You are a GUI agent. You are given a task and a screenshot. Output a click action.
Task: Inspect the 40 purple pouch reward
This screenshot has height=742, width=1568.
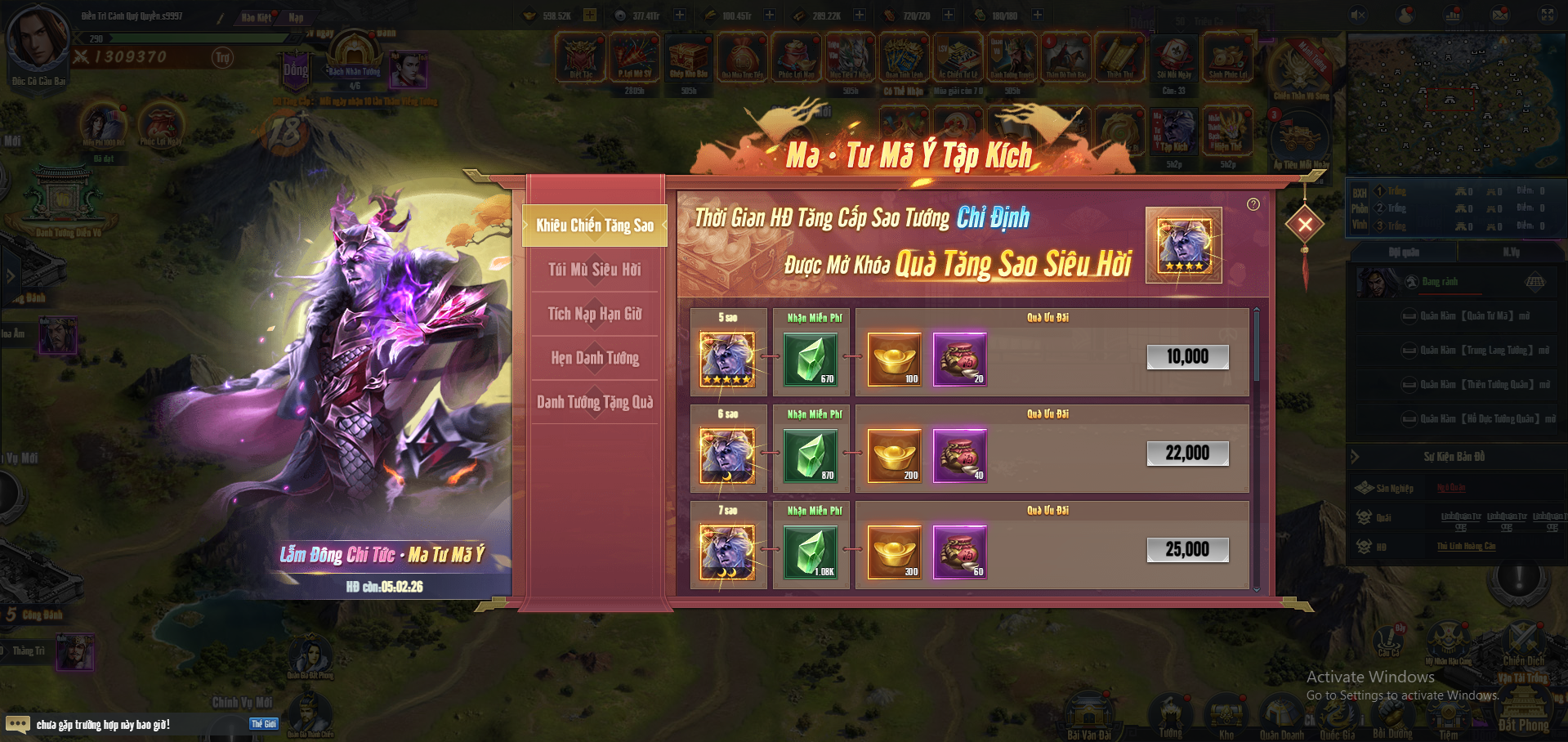click(x=960, y=455)
